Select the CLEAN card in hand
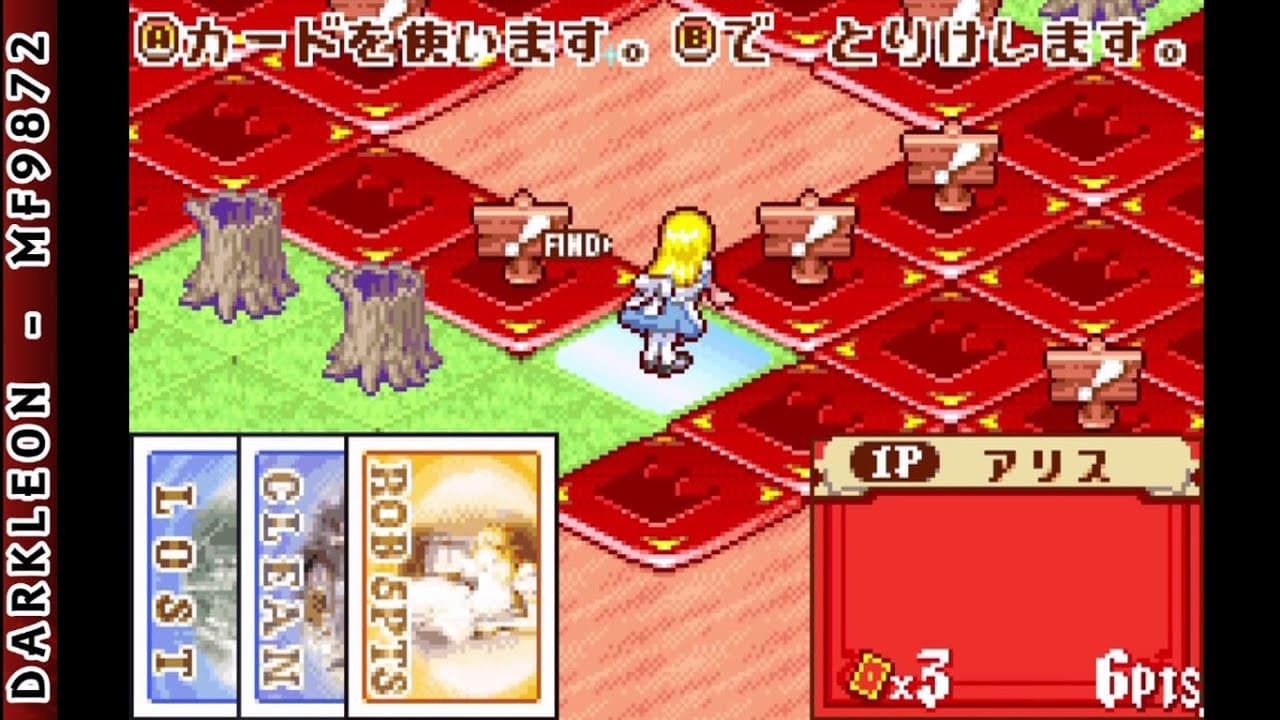Viewport: 1280px width, 720px height. 290,580
